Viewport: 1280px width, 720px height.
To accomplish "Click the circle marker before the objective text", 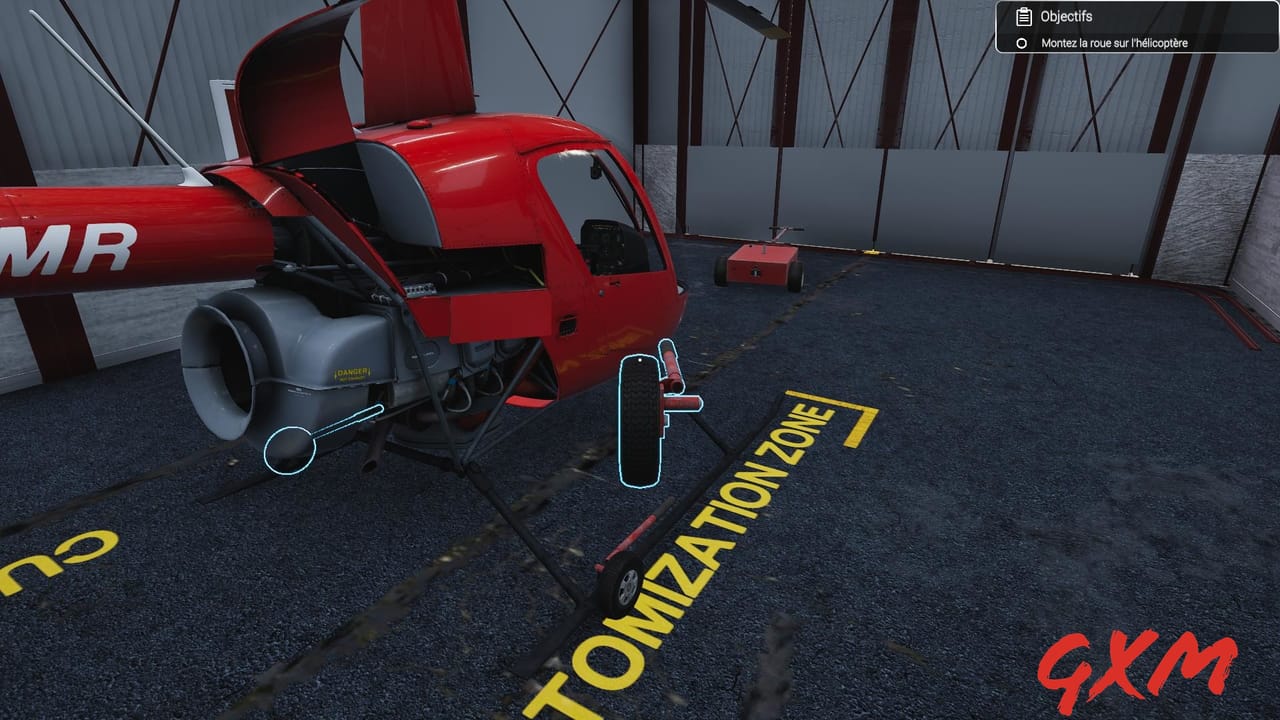I will coord(1020,43).
